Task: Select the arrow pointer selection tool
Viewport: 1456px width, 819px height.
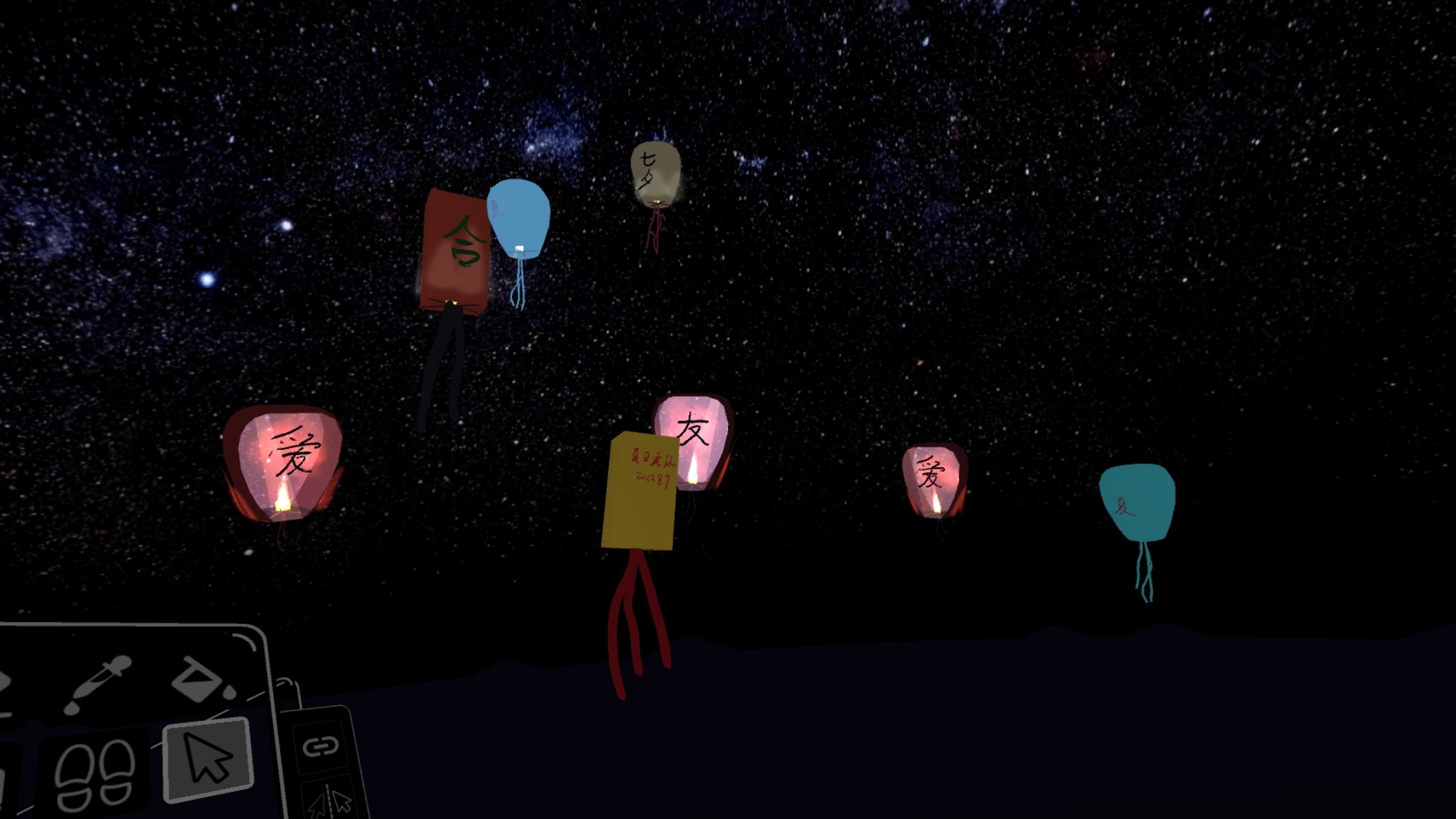Action: click(x=207, y=759)
